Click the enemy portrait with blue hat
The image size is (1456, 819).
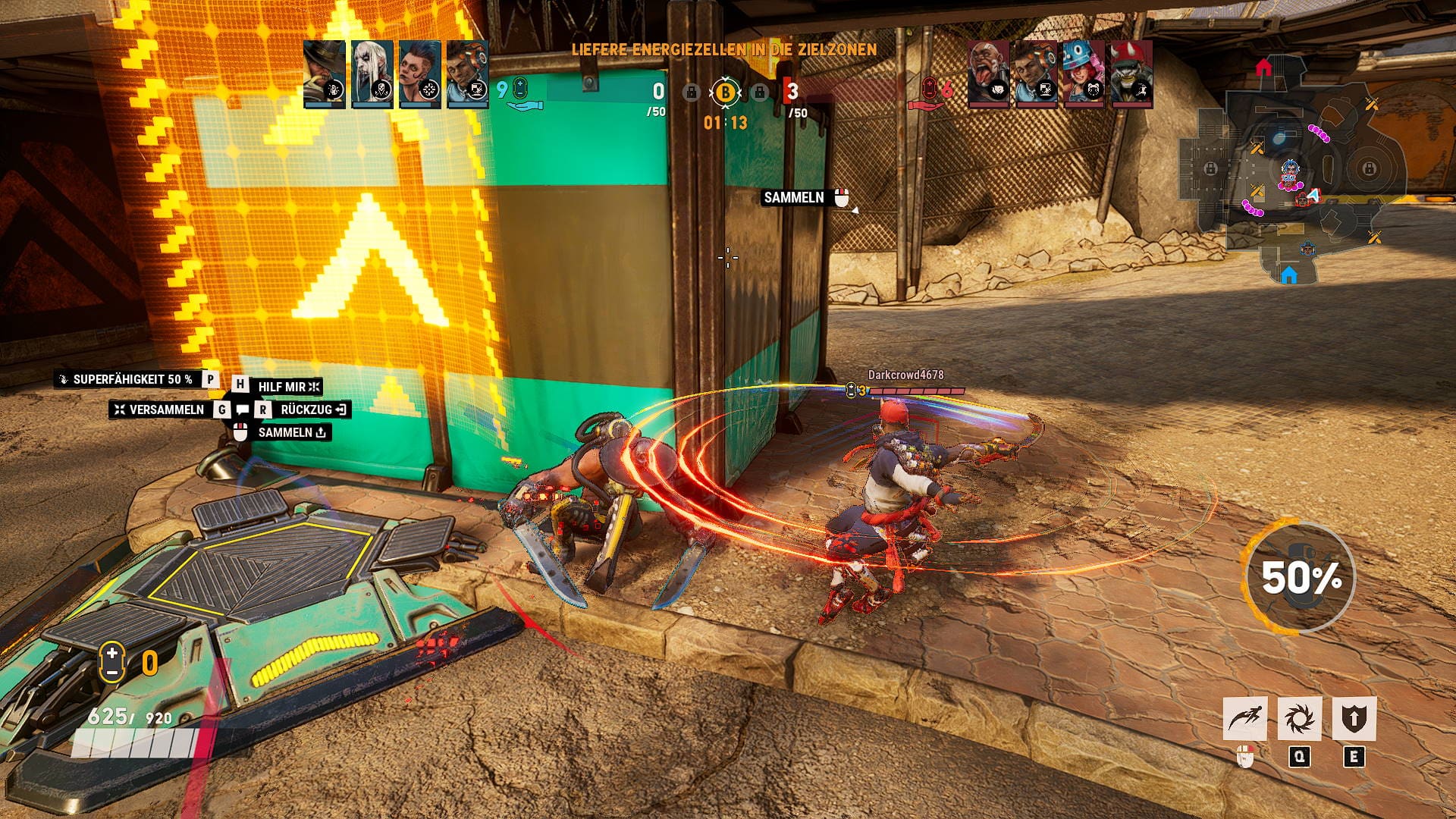point(1083,74)
